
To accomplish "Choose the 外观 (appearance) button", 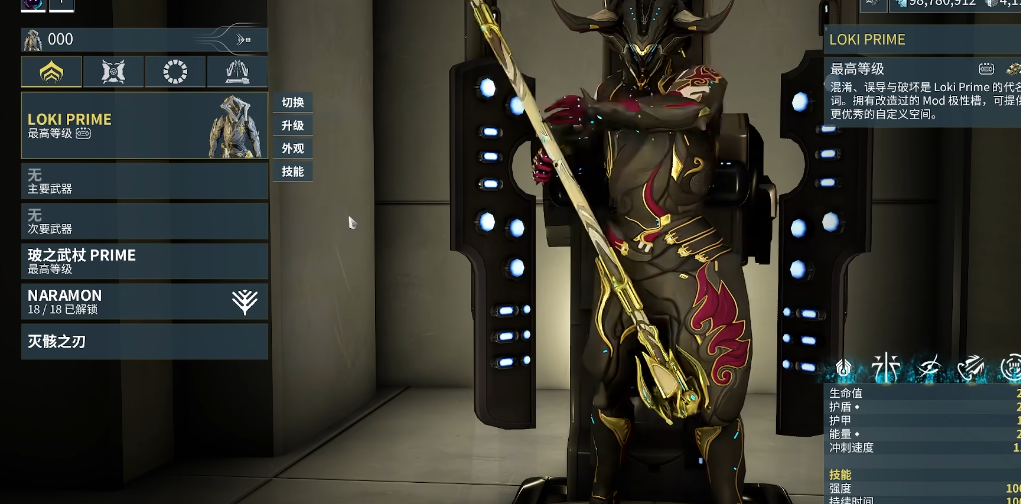I will coord(292,149).
